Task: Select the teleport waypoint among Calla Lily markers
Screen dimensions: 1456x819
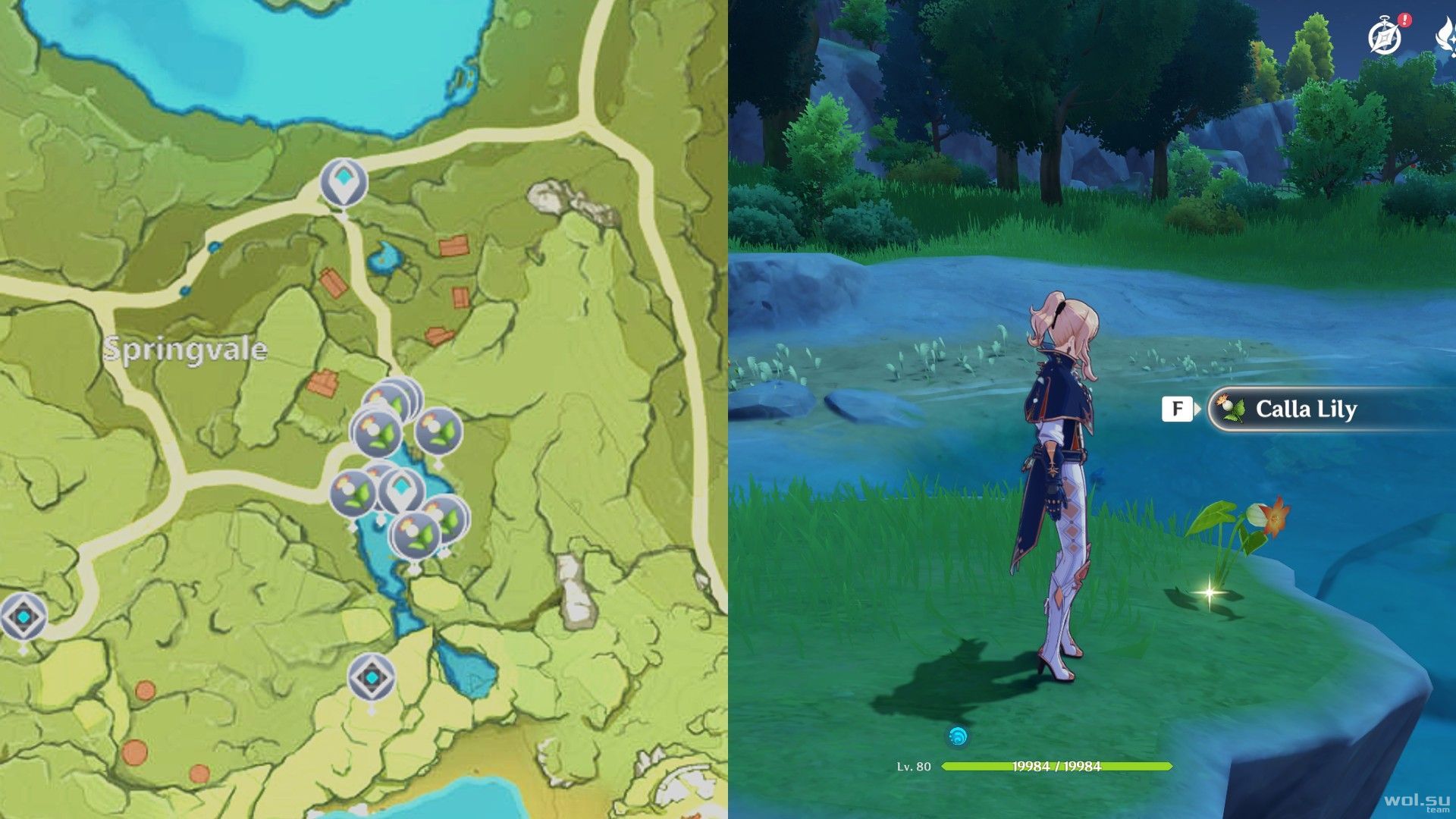Action: pos(400,489)
